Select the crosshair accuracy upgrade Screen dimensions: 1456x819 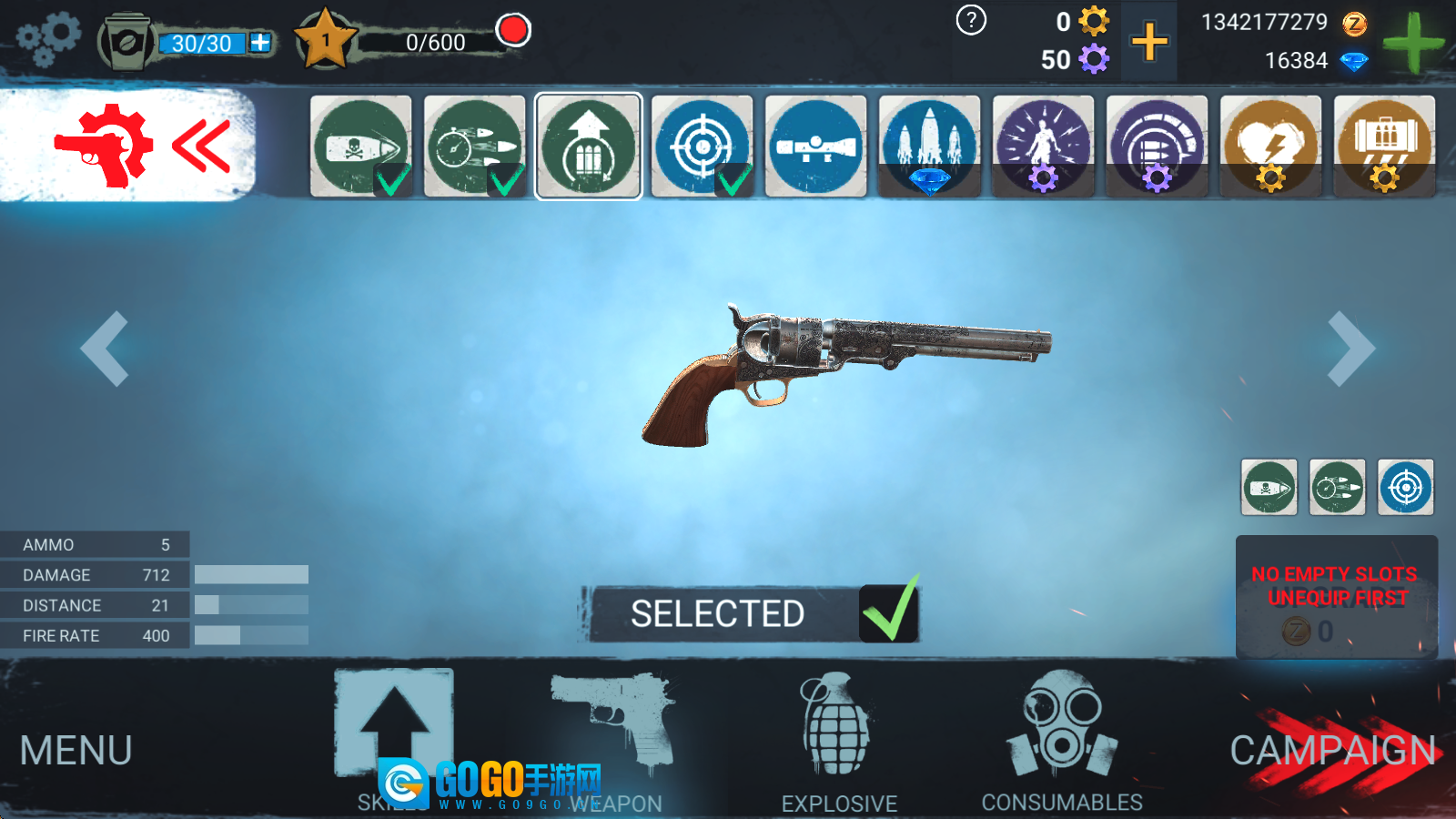pos(702,146)
